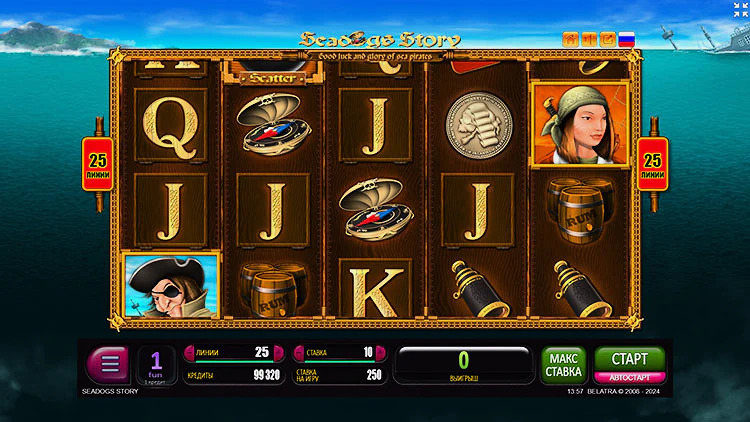Click the orange exit arrow icon
Image resolution: width=750 pixels, height=422 pixels.
point(607,39)
